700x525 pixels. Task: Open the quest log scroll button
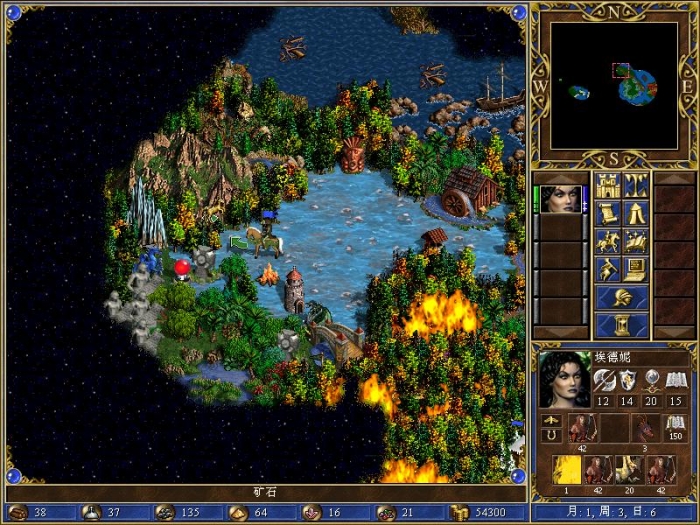click(607, 213)
